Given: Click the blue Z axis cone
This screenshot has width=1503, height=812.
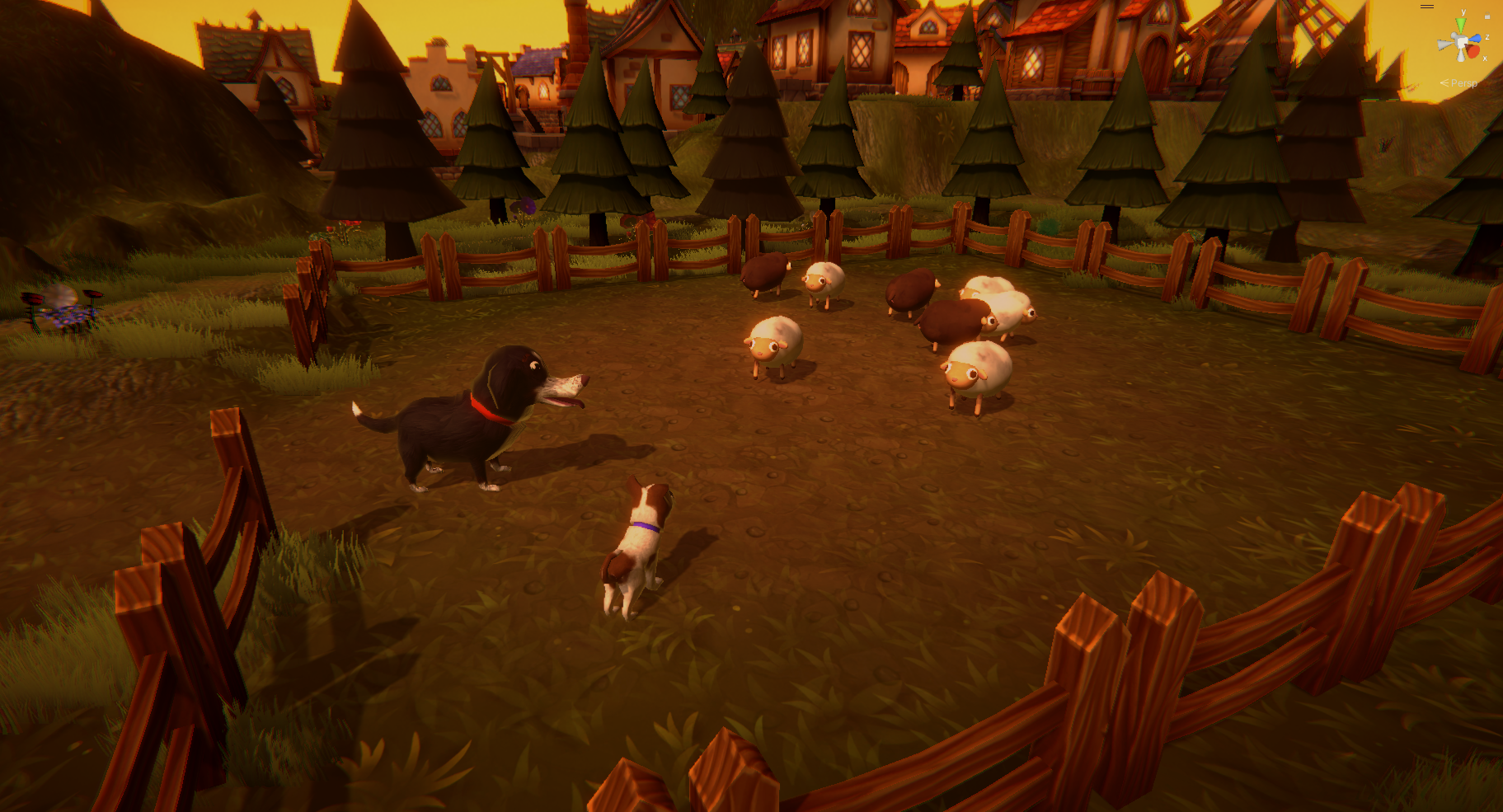Looking at the screenshot, I should pyautogui.click(x=1475, y=39).
